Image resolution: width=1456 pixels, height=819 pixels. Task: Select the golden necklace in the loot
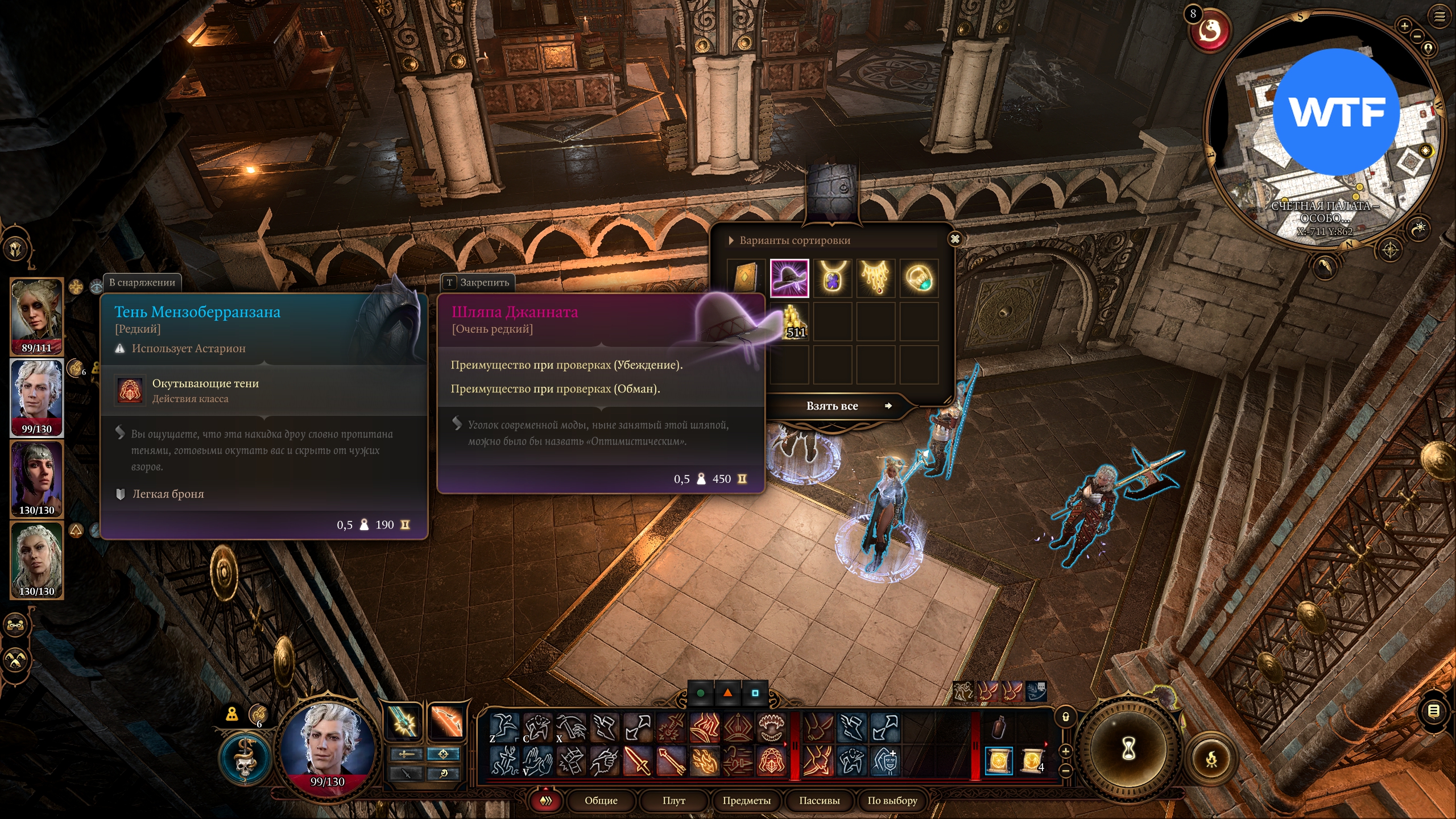click(875, 278)
